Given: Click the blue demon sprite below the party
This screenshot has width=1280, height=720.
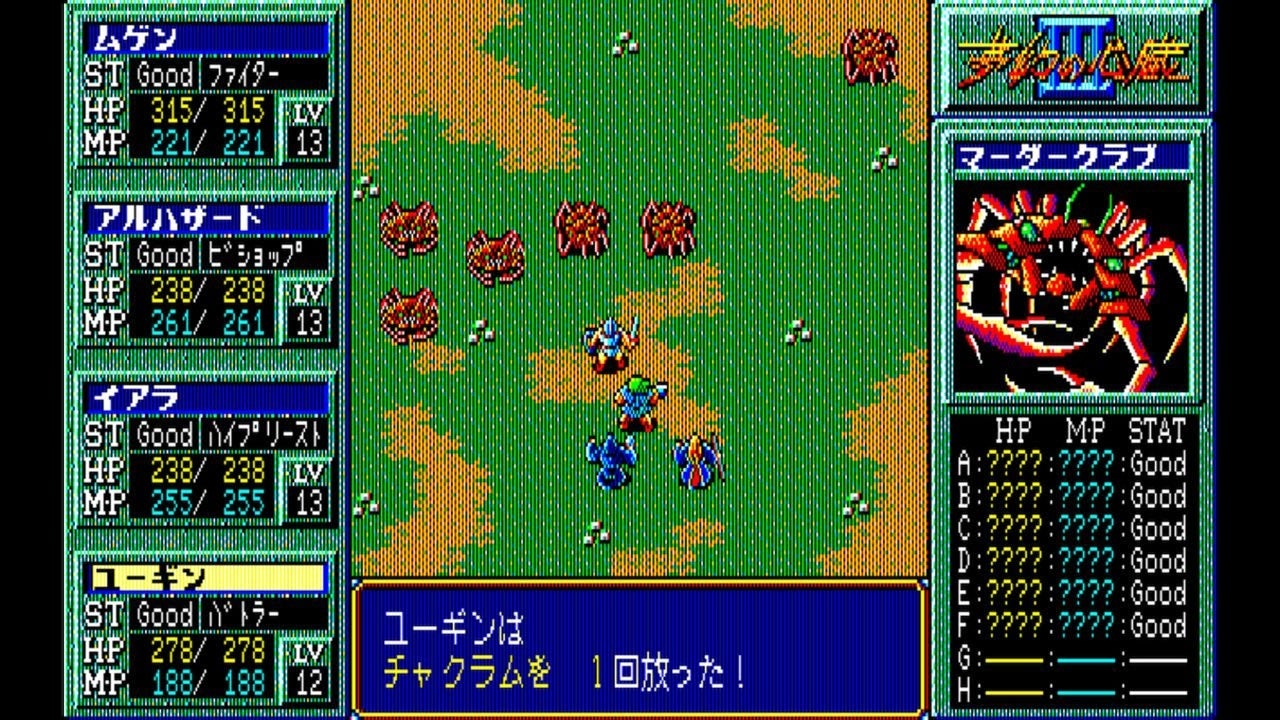Looking at the screenshot, I should point(610,460).
